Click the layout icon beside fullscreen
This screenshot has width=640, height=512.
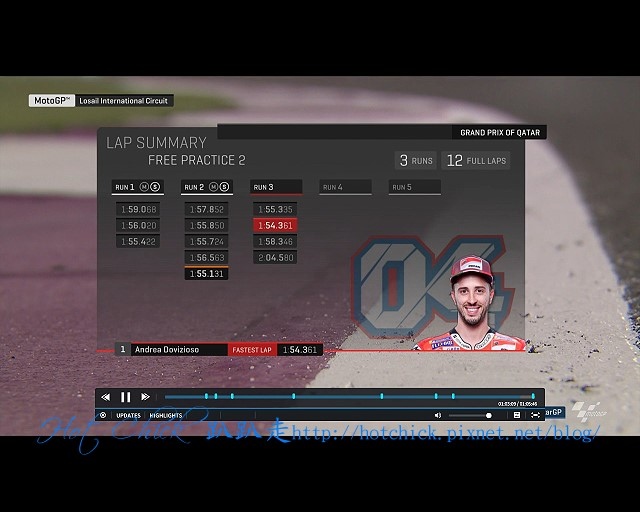(517, 415)
